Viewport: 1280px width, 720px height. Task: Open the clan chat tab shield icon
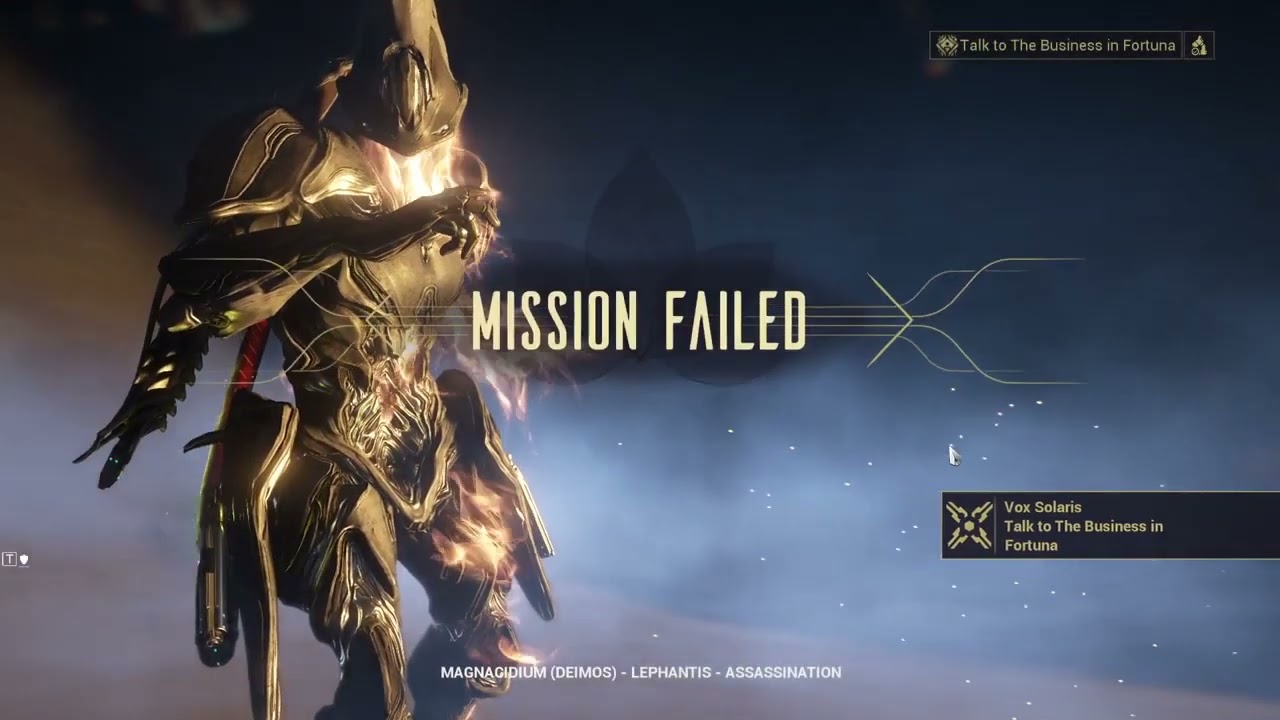point(23,559)
